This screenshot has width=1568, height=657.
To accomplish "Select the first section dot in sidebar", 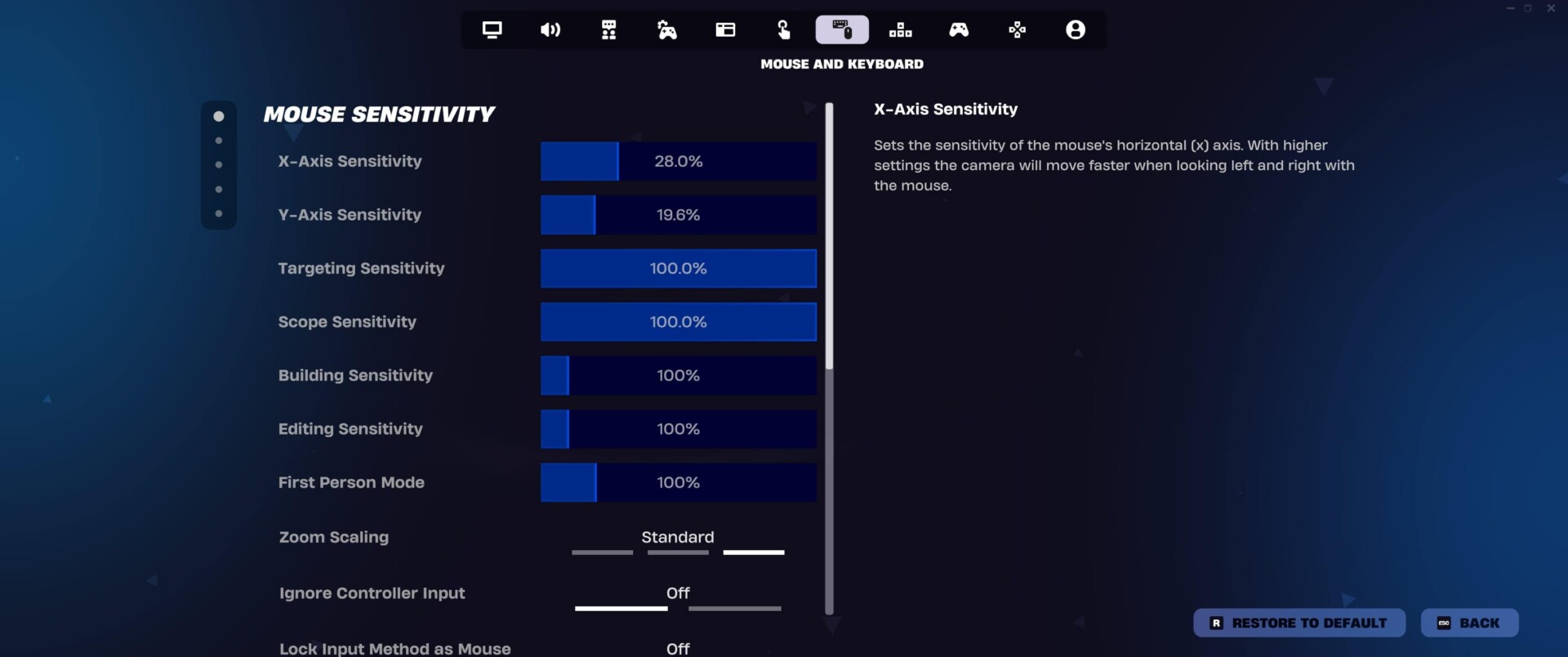I will [x=218, y=115].
